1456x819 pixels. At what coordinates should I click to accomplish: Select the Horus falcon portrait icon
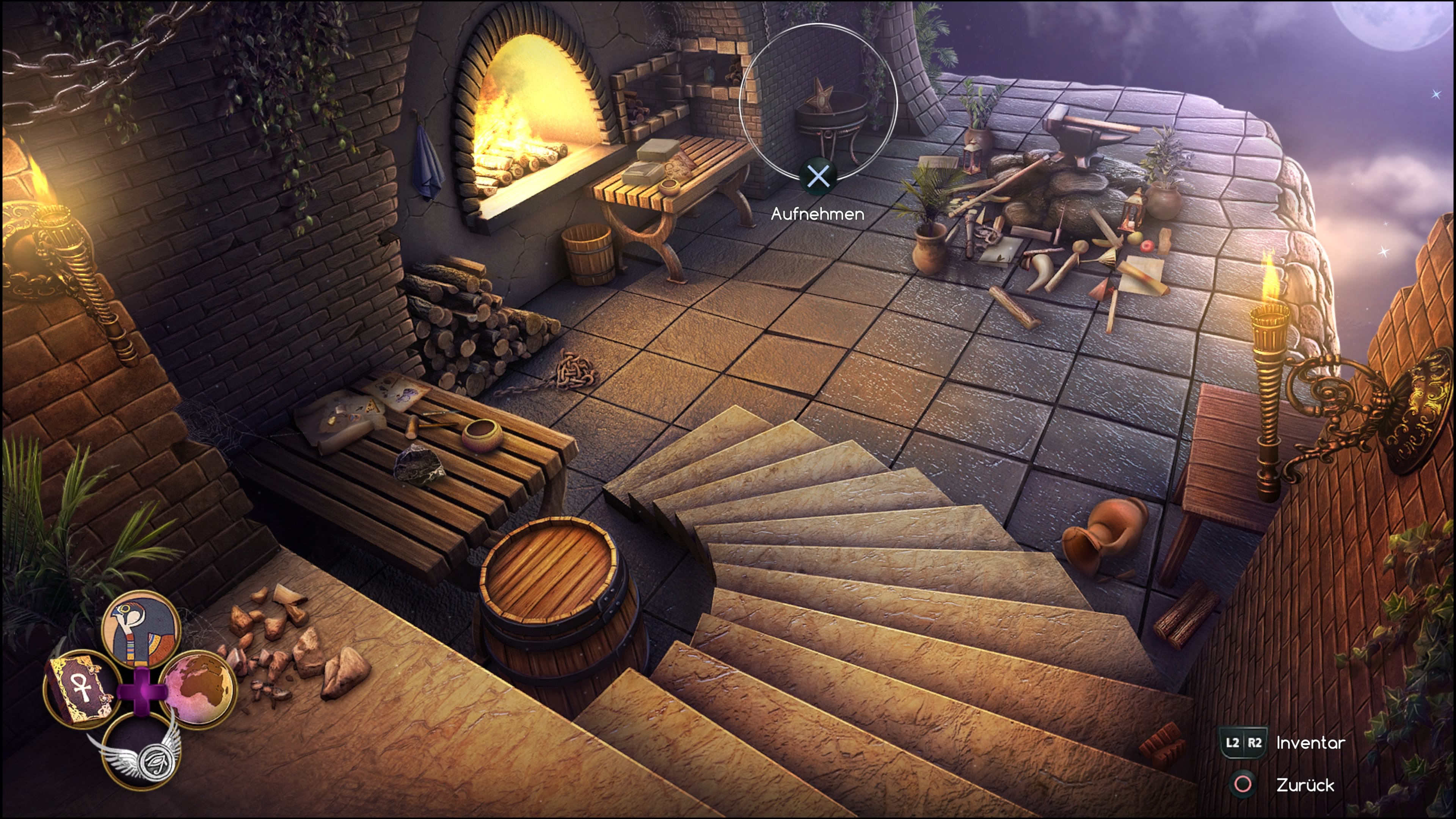tap(141, 629)
